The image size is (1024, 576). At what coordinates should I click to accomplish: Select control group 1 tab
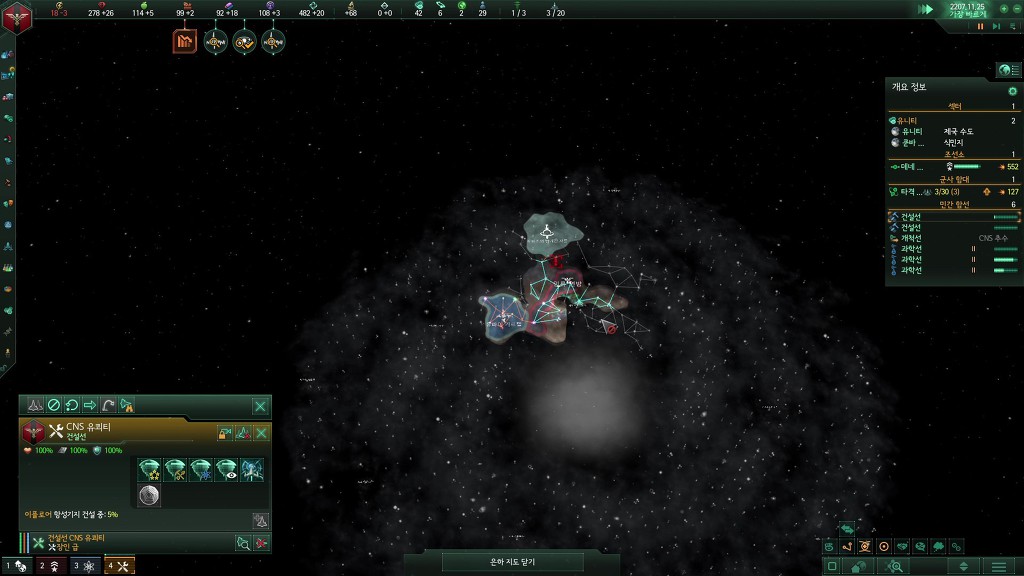[x=16, y=566]
